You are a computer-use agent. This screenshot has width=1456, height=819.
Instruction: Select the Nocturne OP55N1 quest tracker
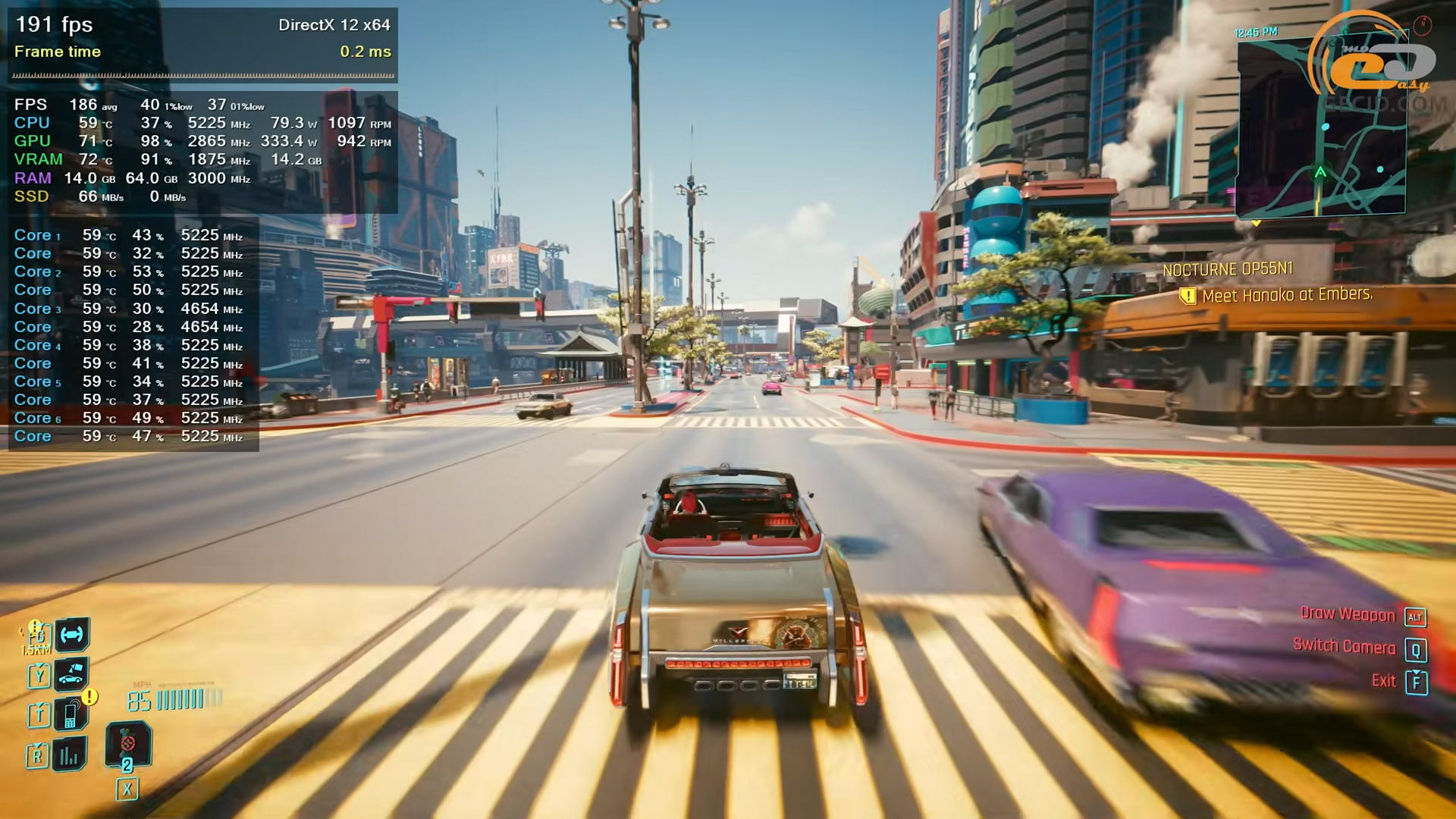(x=1227, y=269)
